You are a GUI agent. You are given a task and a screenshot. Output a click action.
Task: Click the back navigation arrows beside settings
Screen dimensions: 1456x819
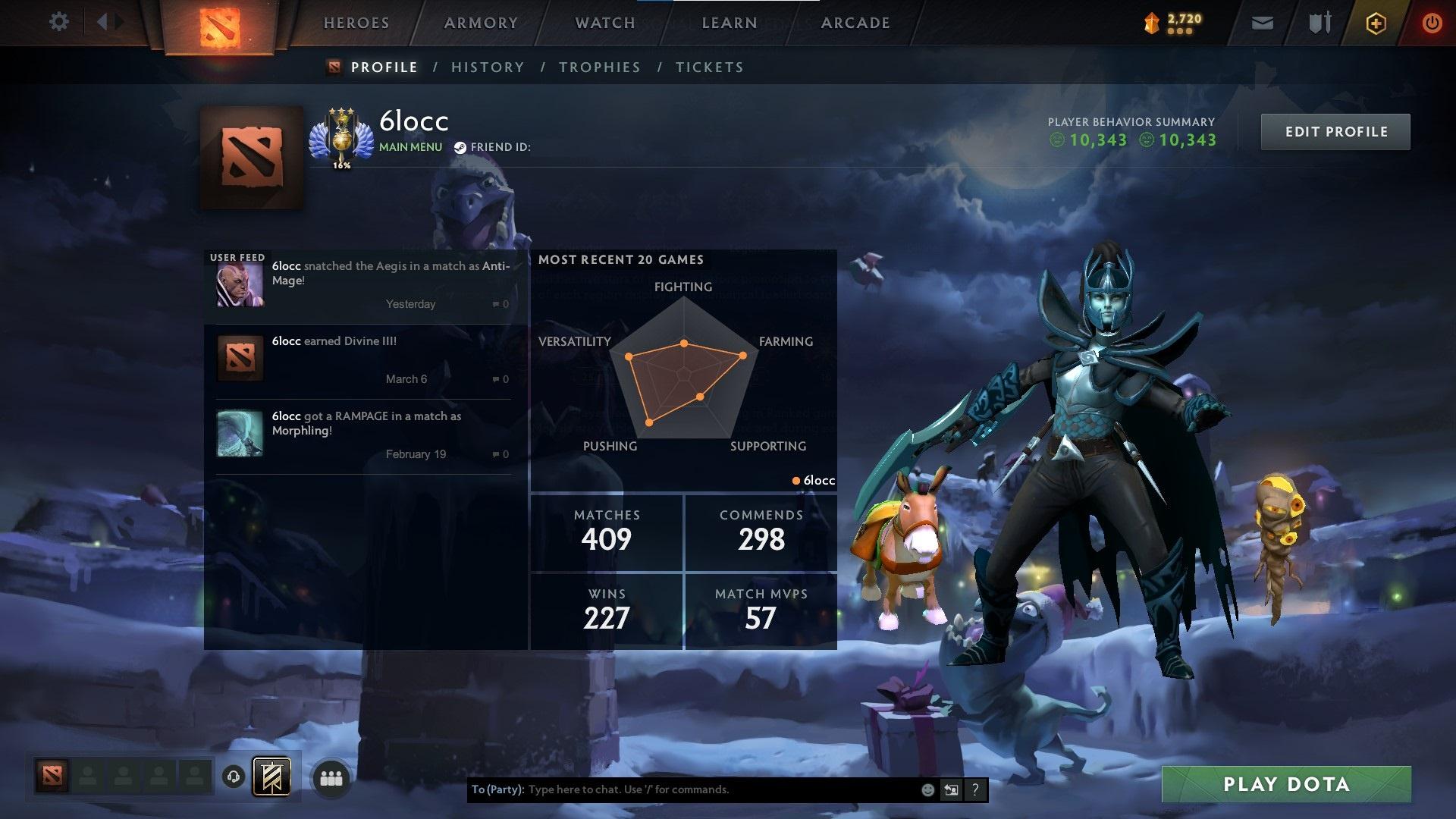[x=107, y=22]
